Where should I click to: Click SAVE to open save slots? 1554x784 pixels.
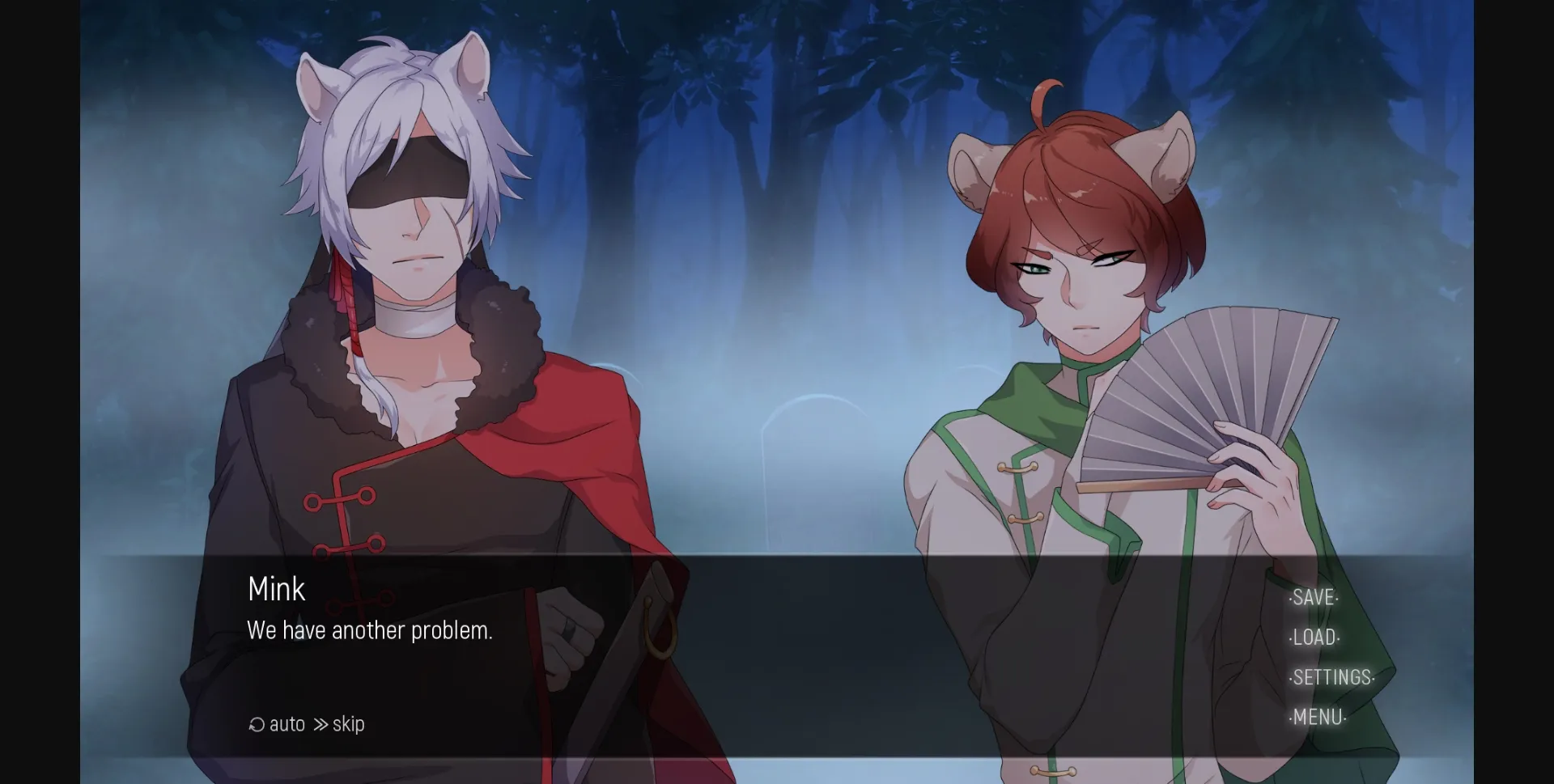coord(1313,598)
